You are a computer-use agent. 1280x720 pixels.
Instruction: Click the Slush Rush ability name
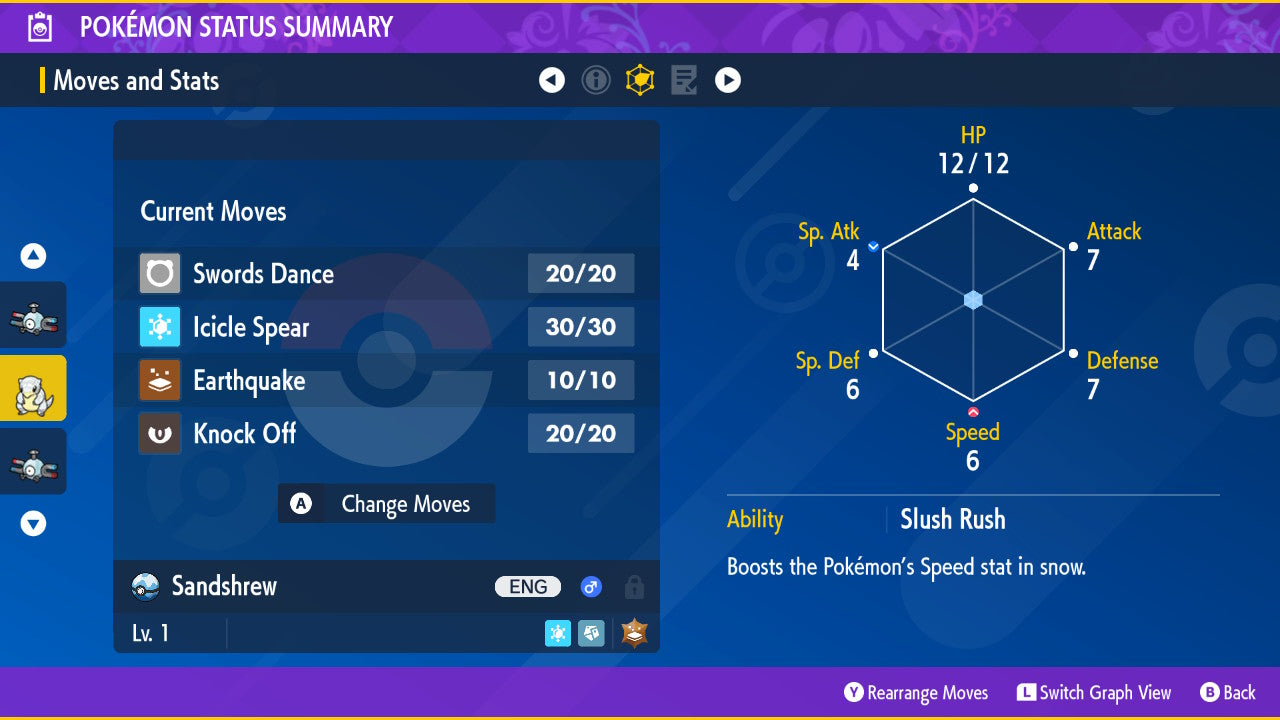[x=952, y=519]
